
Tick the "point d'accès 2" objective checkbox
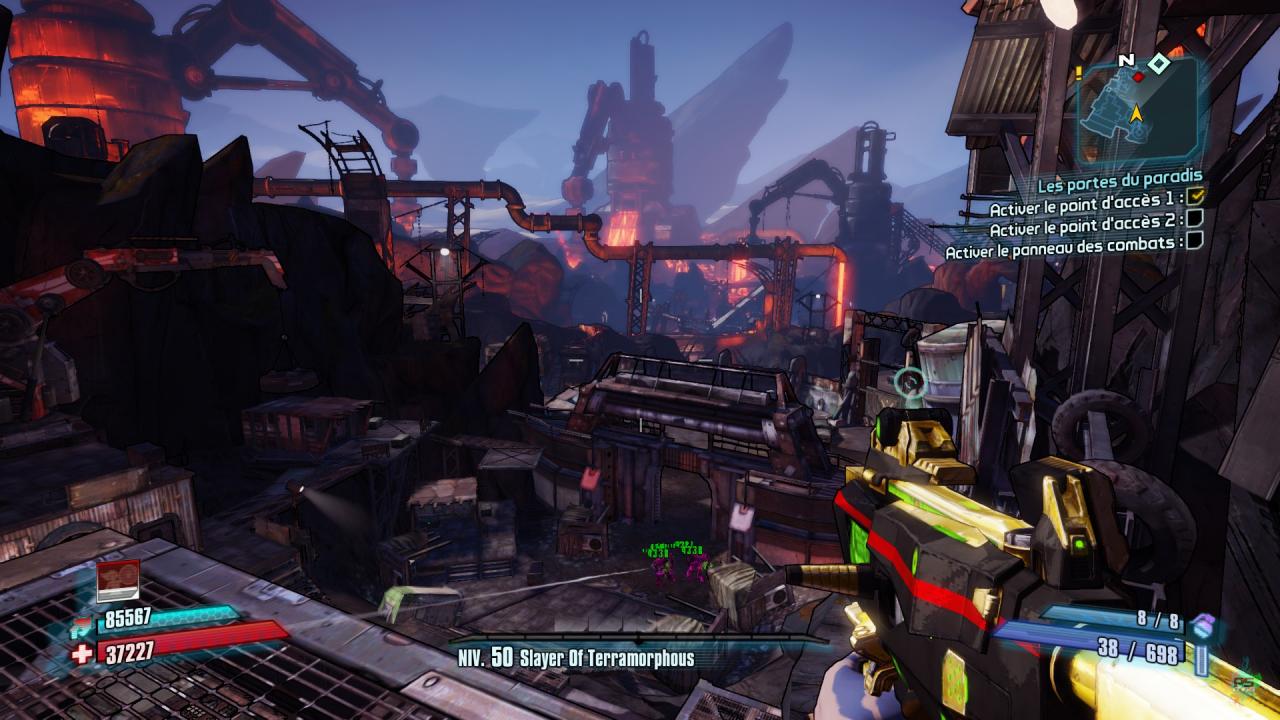tap(1194, 219)
